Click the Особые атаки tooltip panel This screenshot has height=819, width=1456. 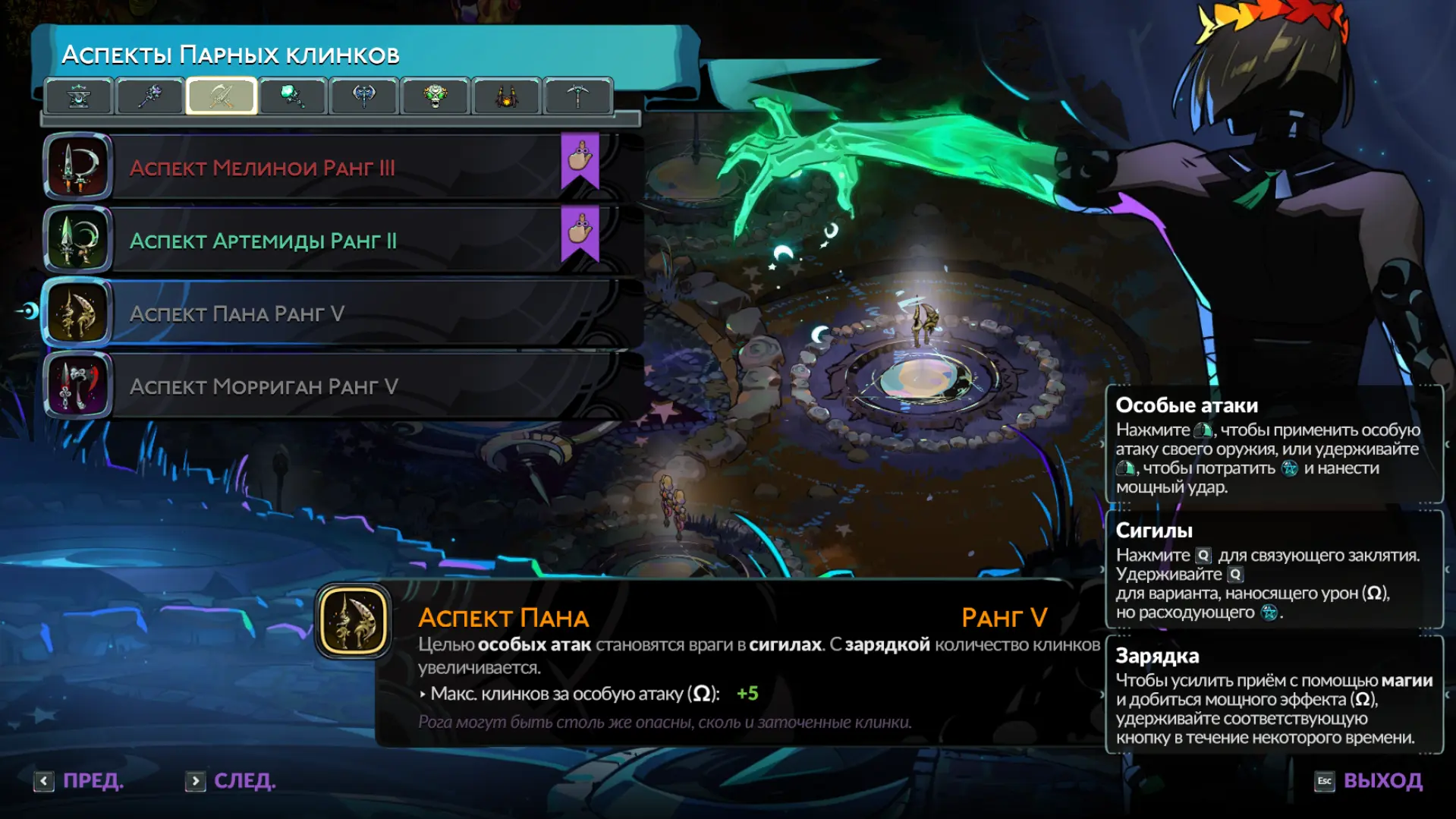click(x=1274, y=445)
